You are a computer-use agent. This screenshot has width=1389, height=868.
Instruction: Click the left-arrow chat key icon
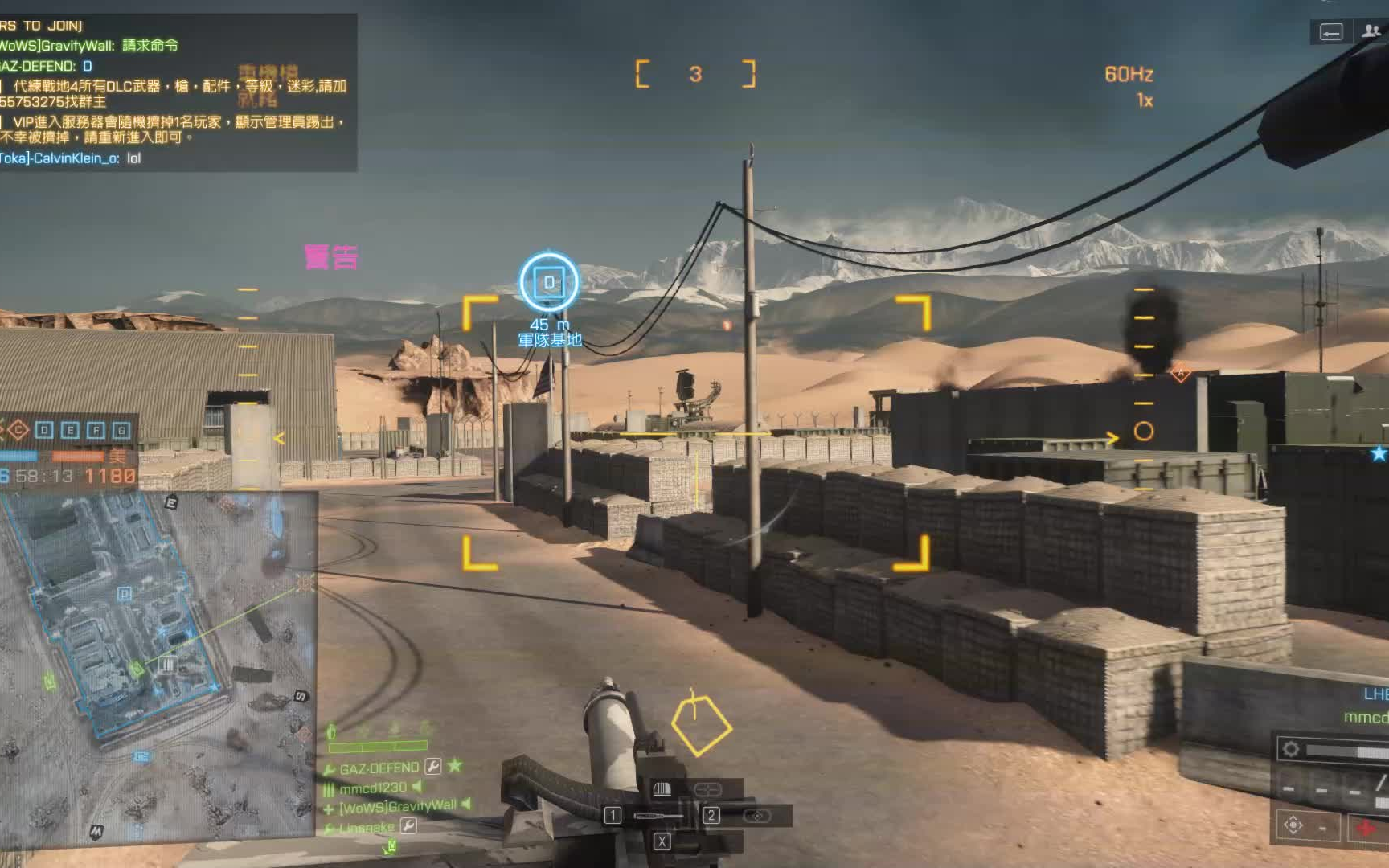(1331, 32)
